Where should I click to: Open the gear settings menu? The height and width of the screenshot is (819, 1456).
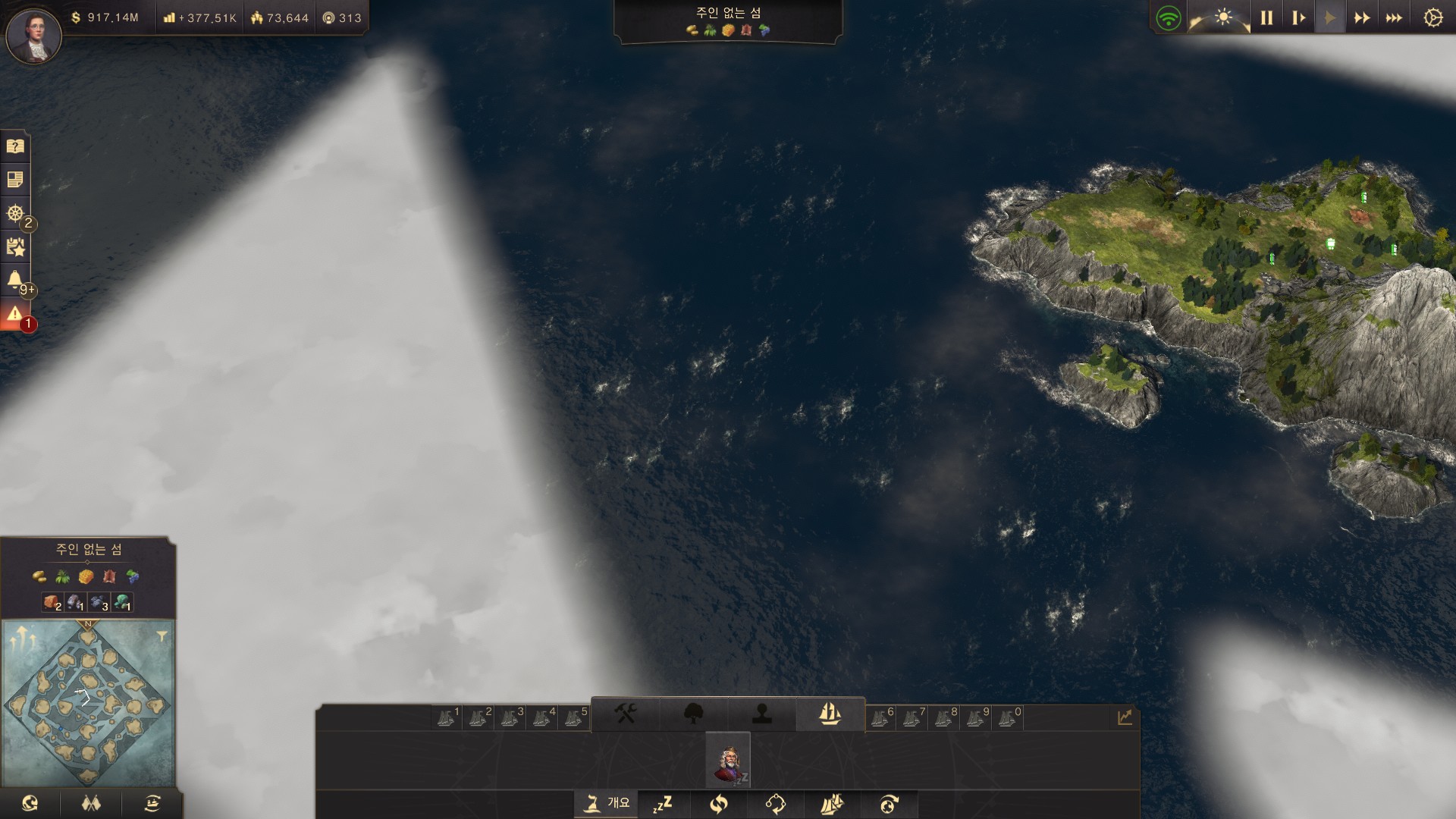click(x=1432, y=17)
